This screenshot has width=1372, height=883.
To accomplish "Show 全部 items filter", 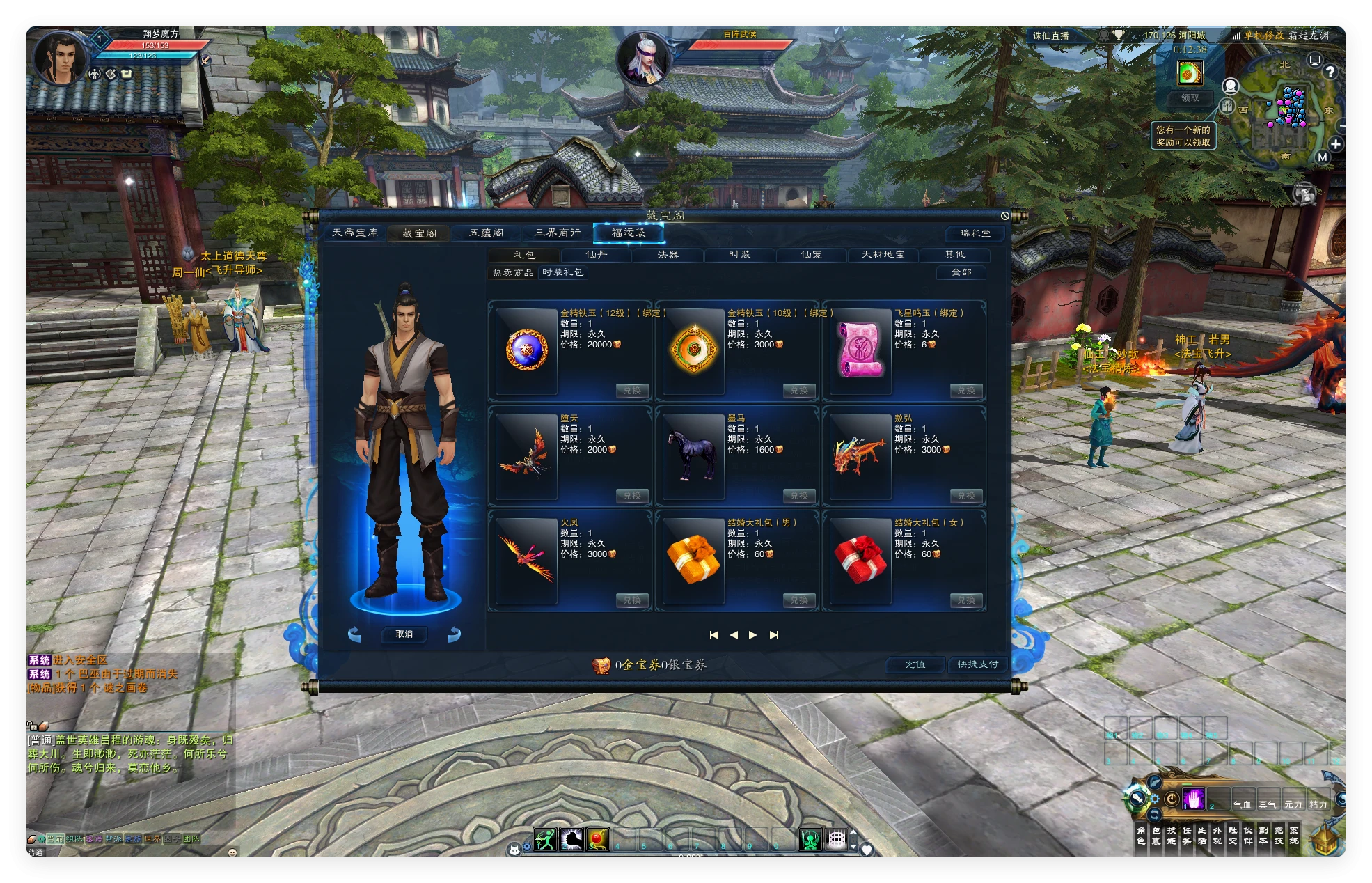I will tap(961, 272).
